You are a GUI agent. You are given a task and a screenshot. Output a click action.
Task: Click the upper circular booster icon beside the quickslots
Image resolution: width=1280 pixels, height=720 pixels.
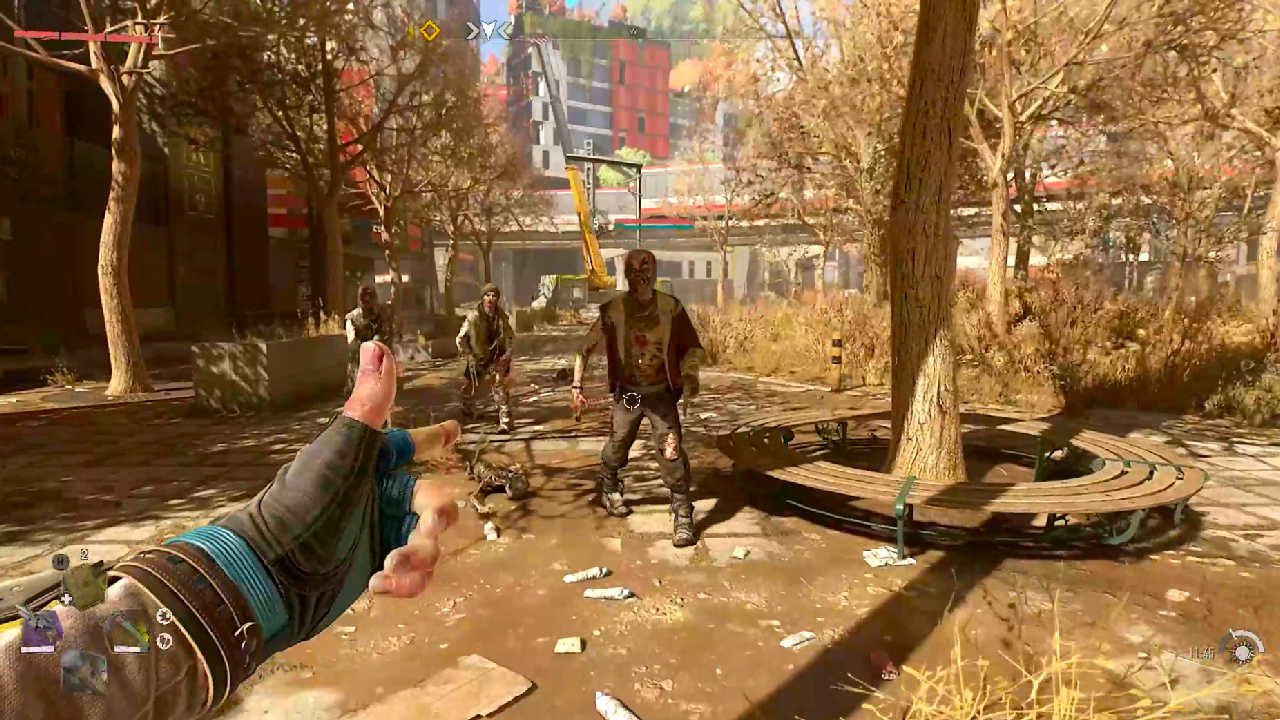(165, 616)
